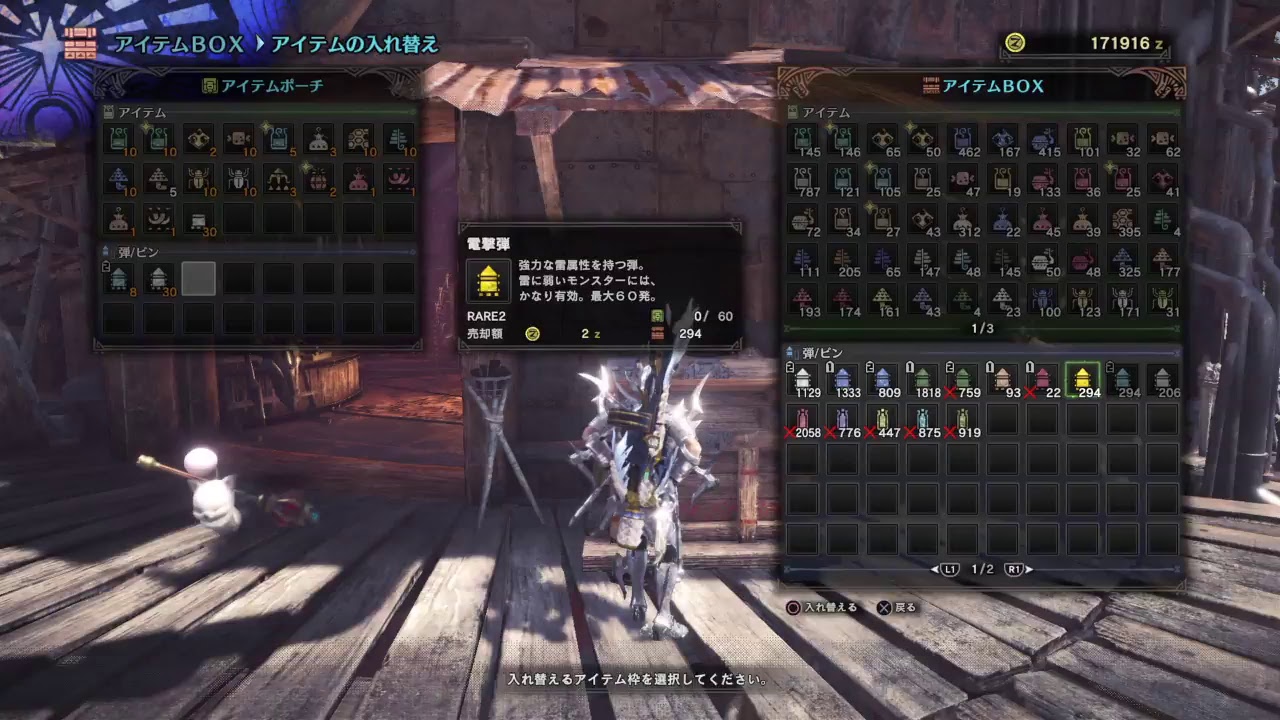
Task: Pick the honeycomb item with 395 in box
Action: (1122, 220)
